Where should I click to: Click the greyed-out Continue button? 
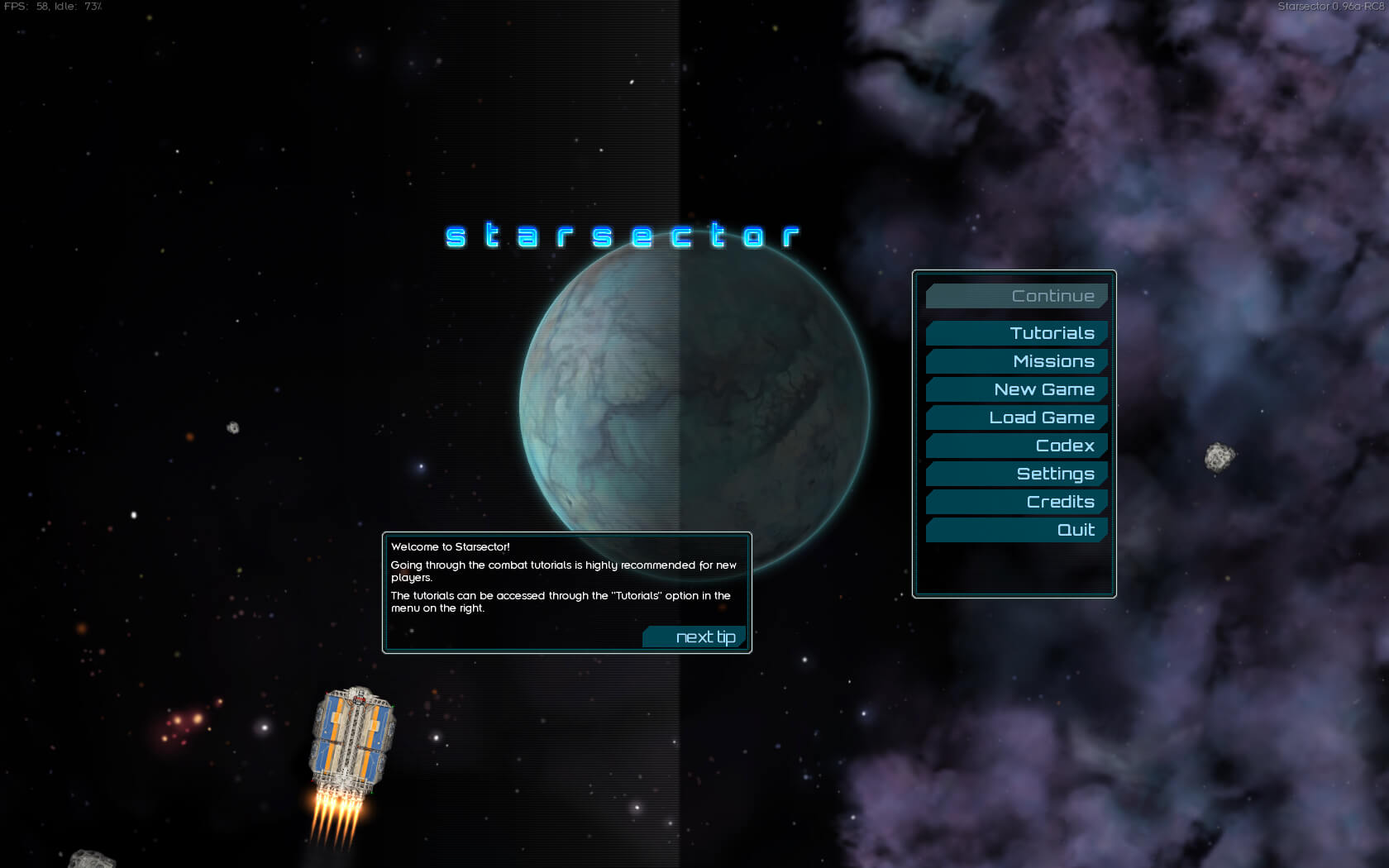pyautogui.click(x=1017, y=296)
